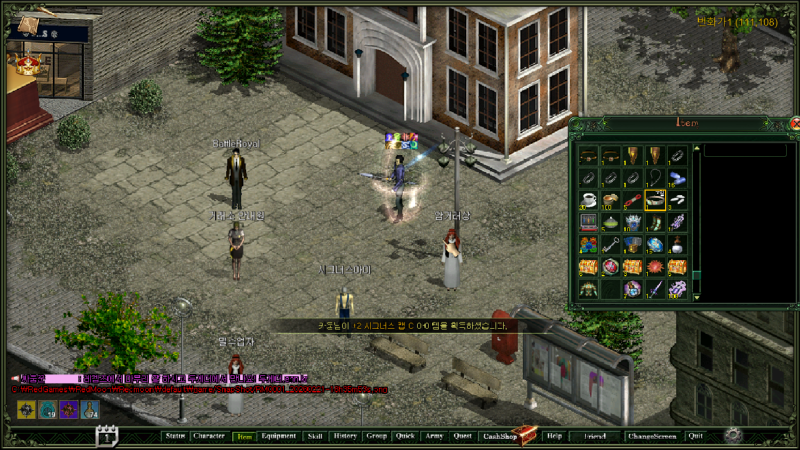Show the Quest menu

(x=463, y=436)
